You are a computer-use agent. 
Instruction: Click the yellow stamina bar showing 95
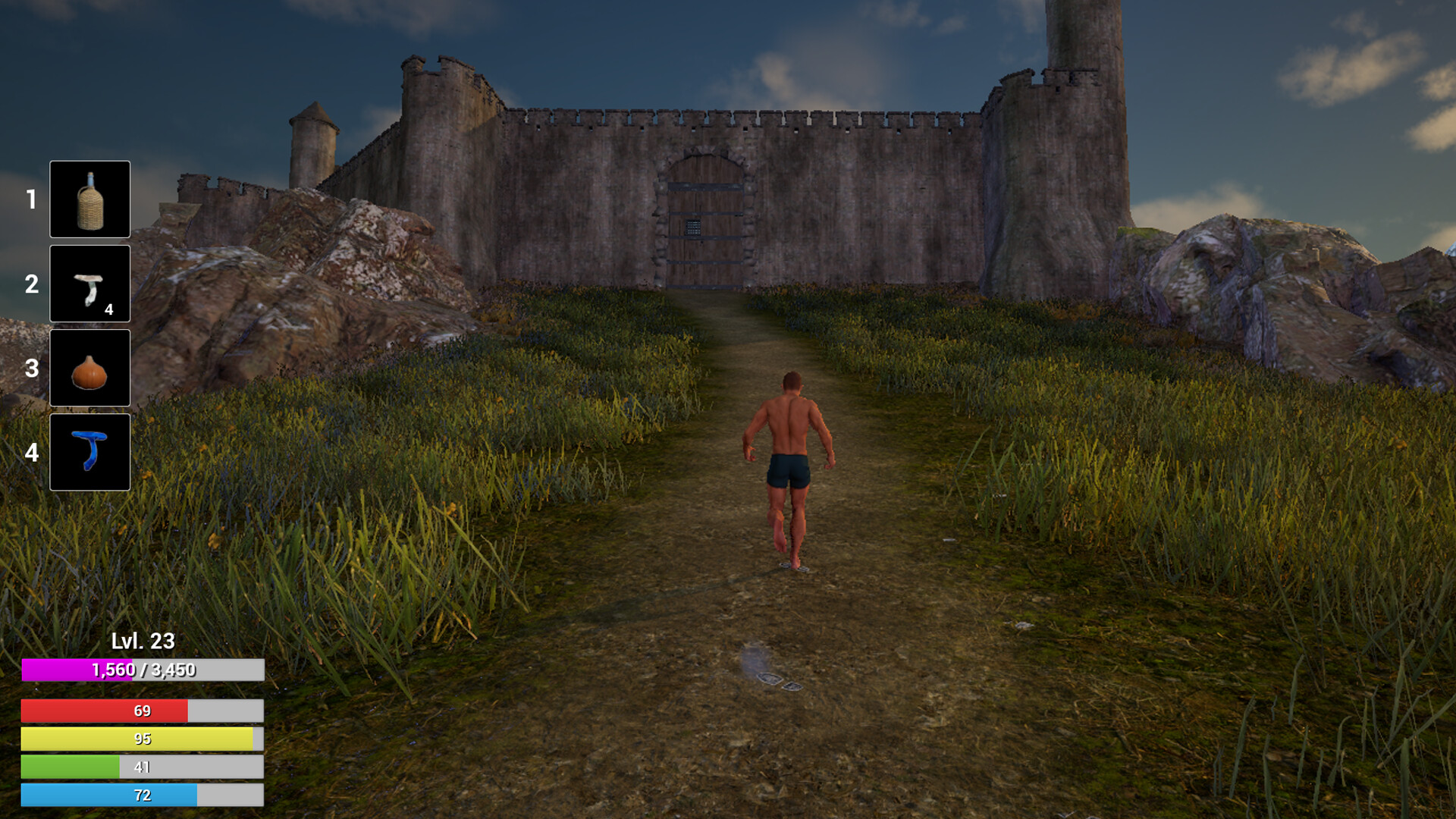pos(141,739)
